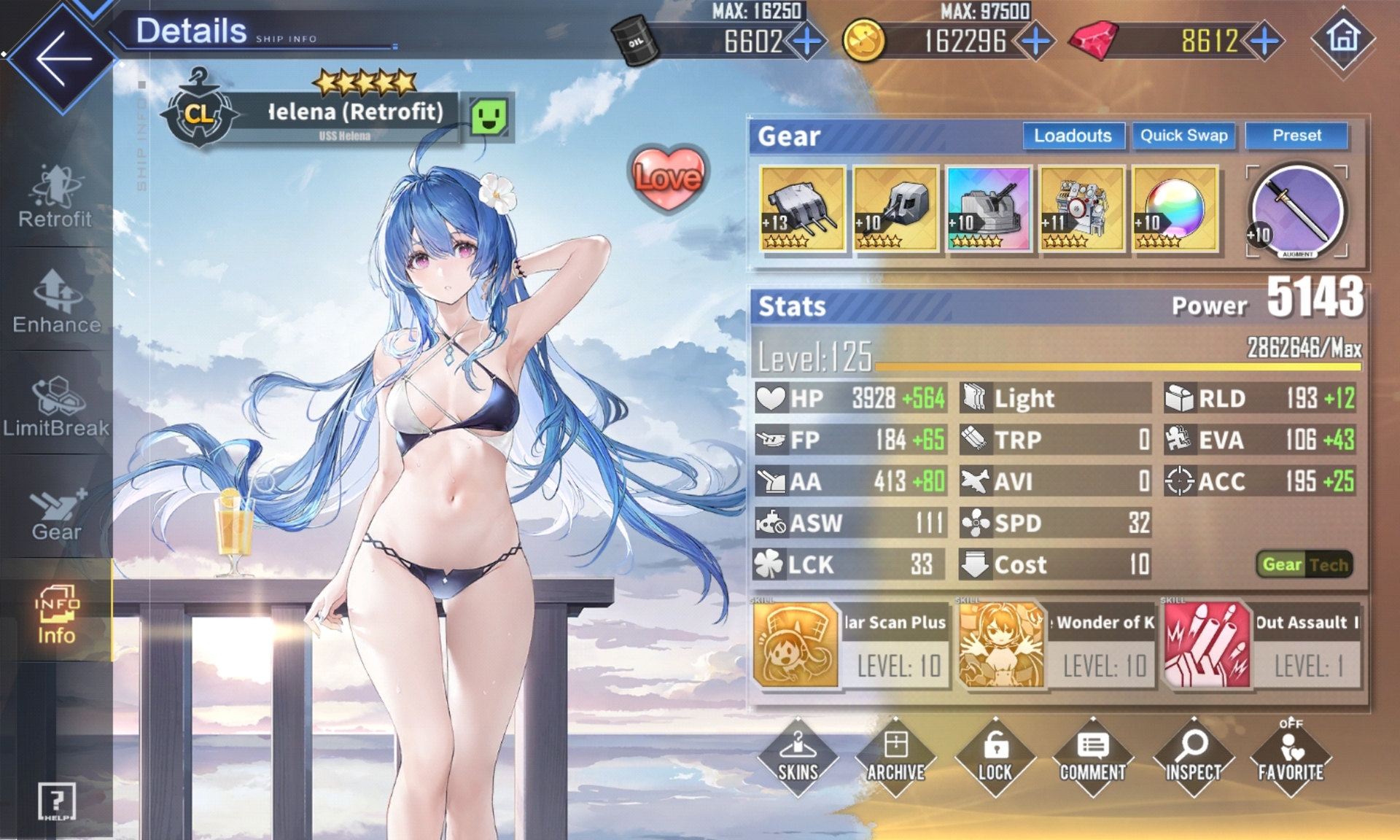1400x840 pixels.
Task: Switch to the Enhance tab
Action: [x=56, y=302]
